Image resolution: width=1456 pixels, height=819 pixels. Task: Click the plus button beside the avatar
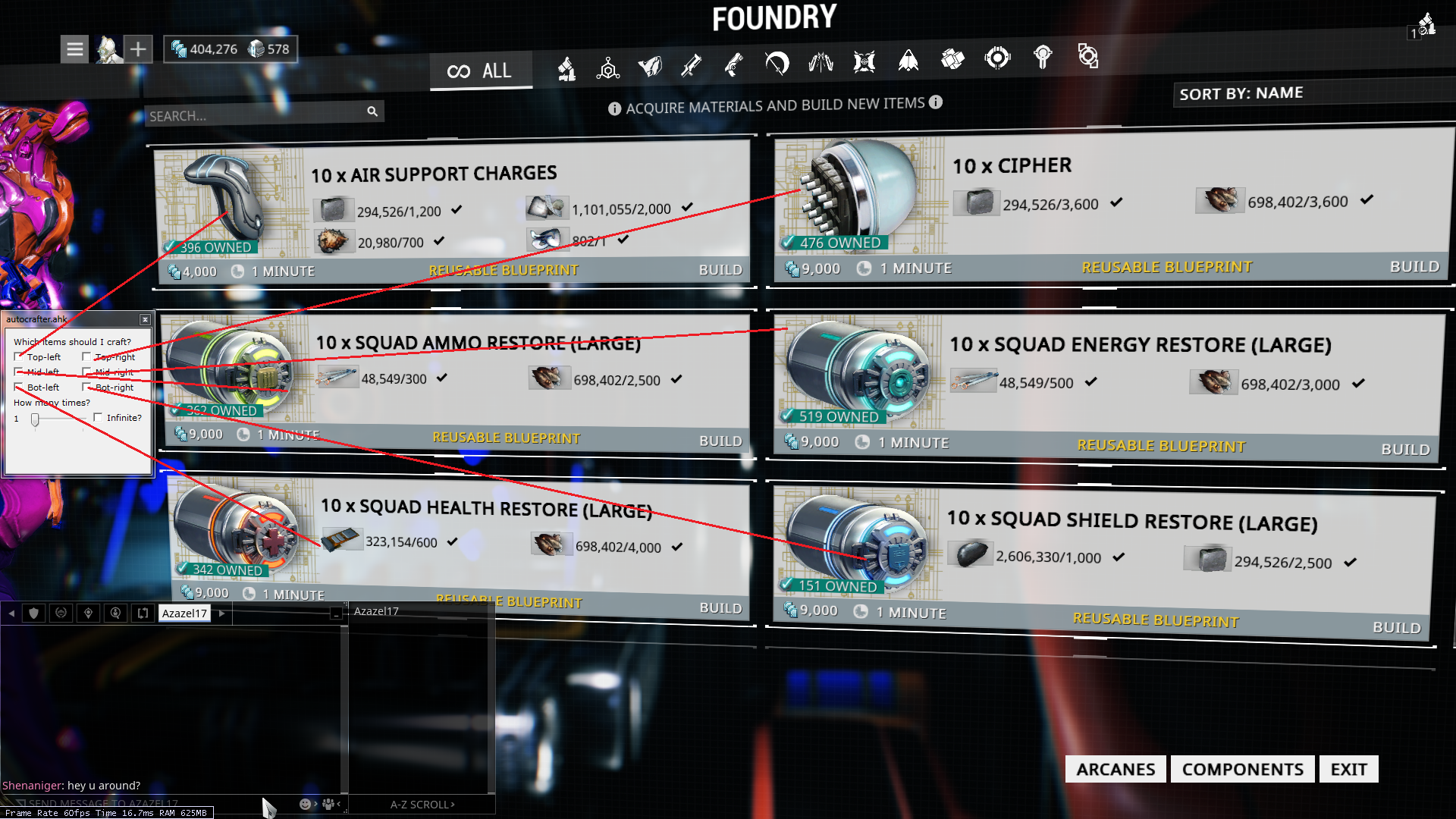point(138,49)
